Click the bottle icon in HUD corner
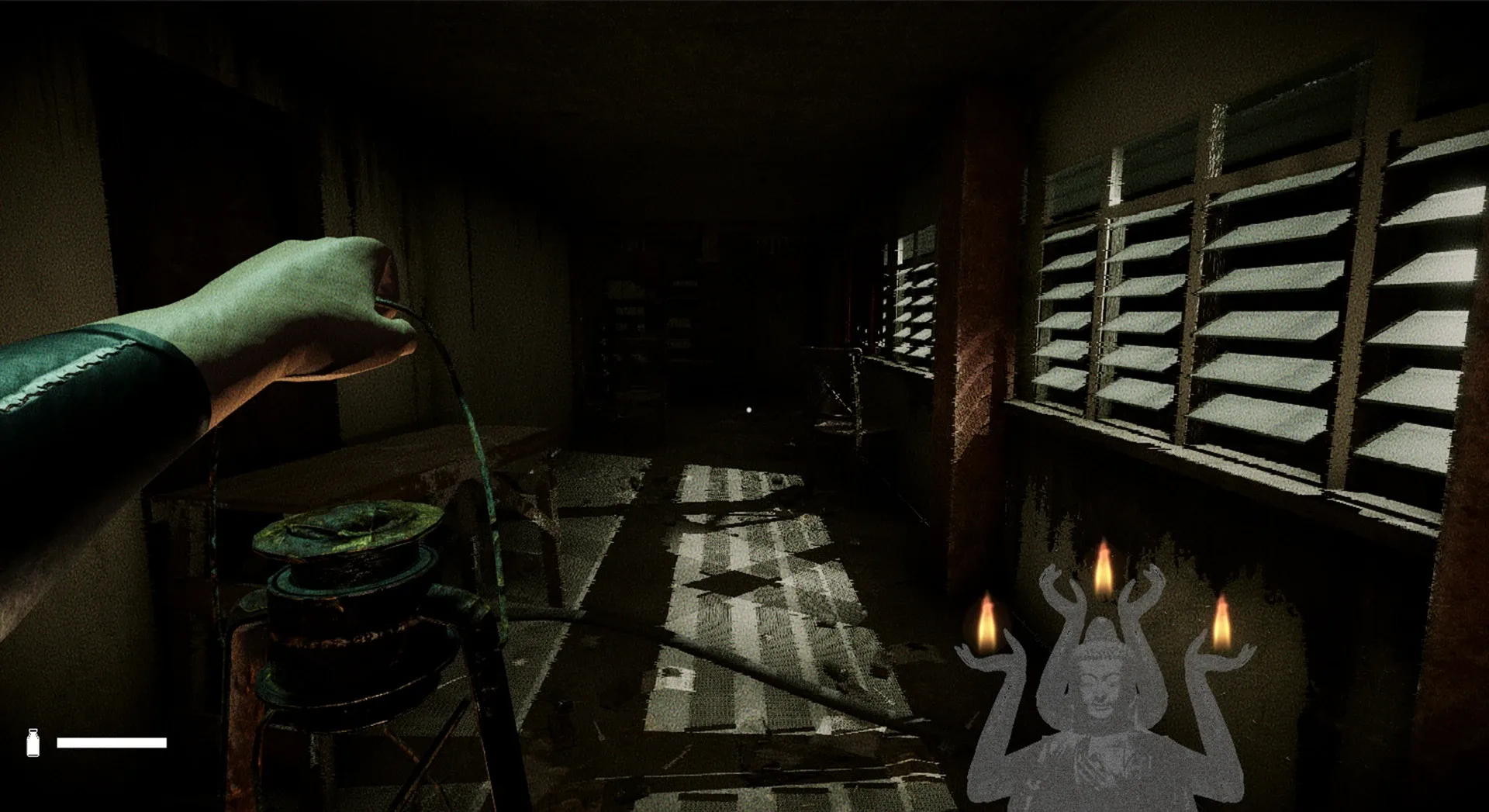 (x=34, y=744)
